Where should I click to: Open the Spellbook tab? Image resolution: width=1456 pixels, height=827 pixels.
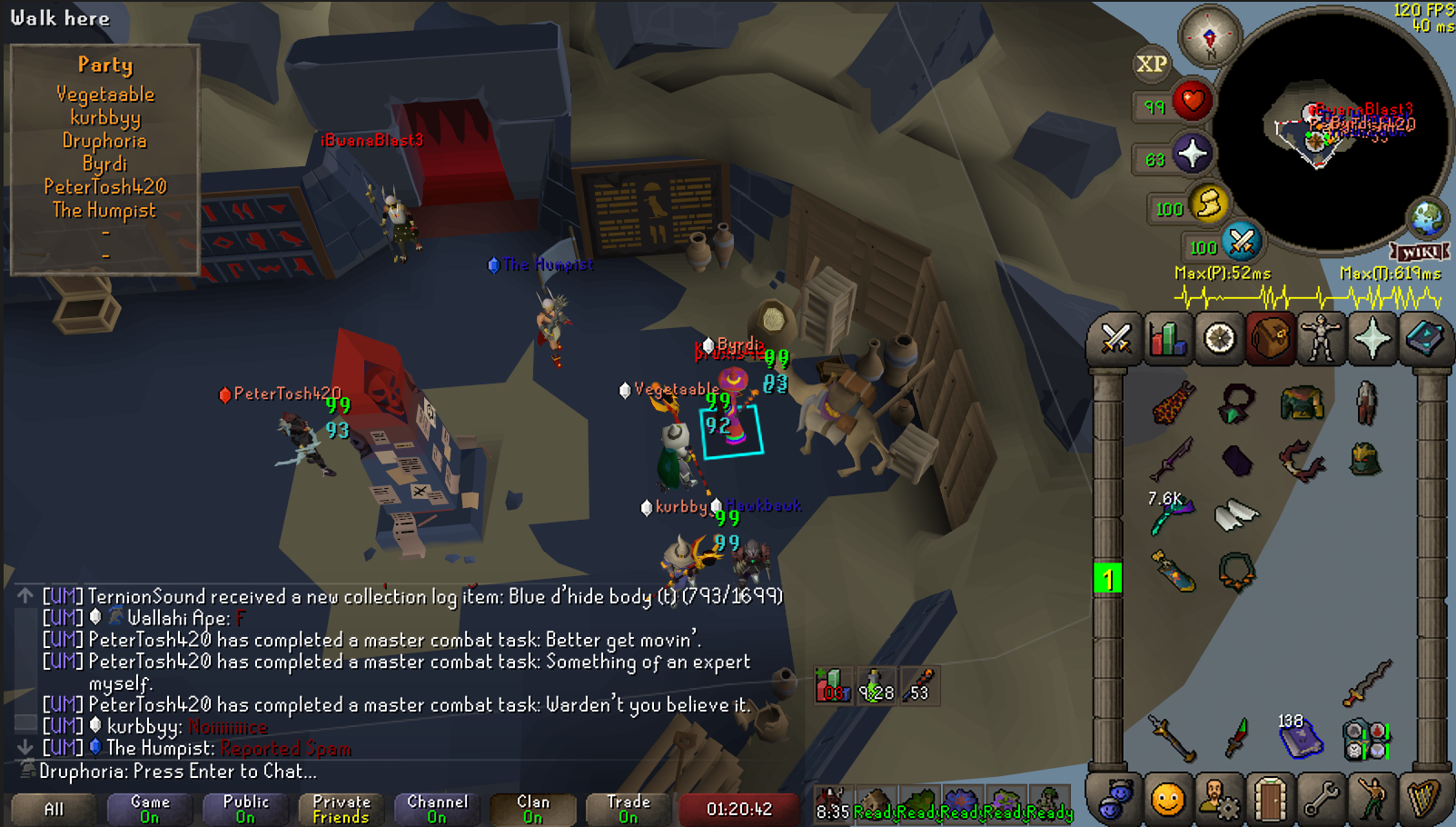pos(1423,340)
